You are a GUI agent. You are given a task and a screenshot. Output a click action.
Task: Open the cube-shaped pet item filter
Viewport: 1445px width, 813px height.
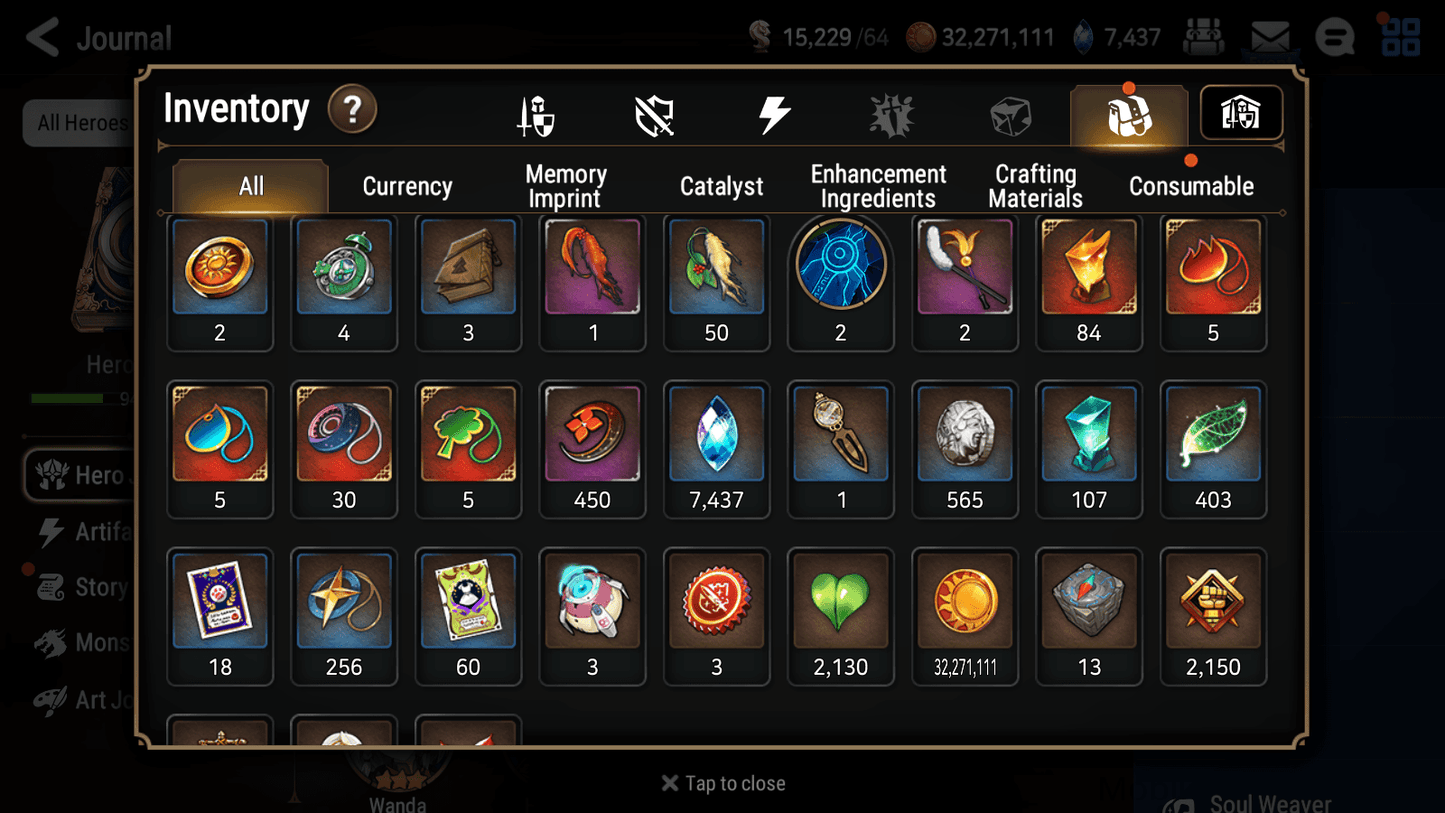(1010, 113)
